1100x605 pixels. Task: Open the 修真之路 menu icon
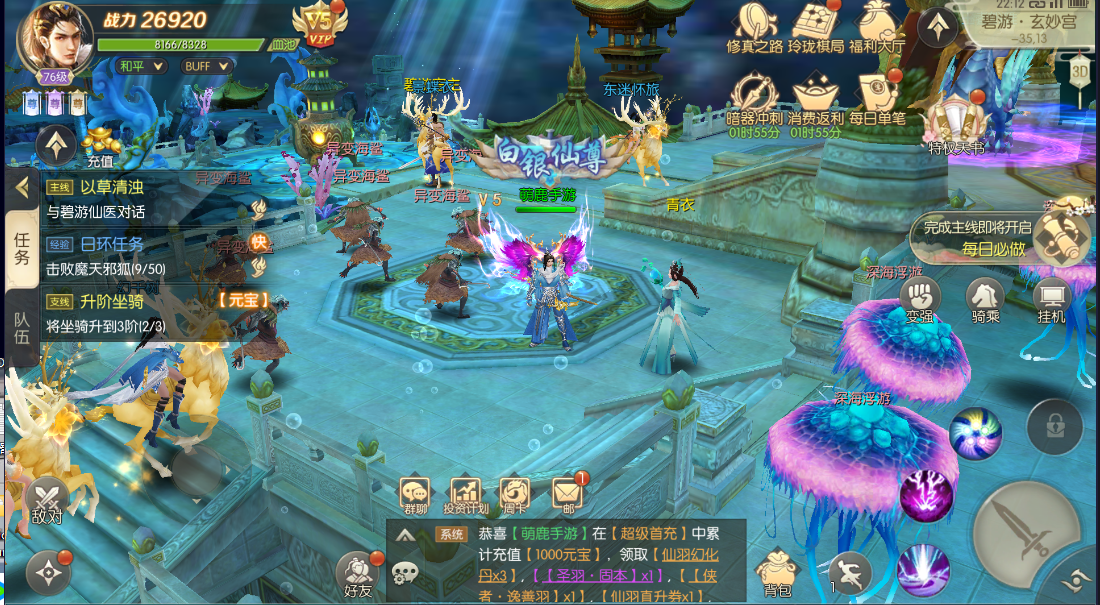(754, 25)
